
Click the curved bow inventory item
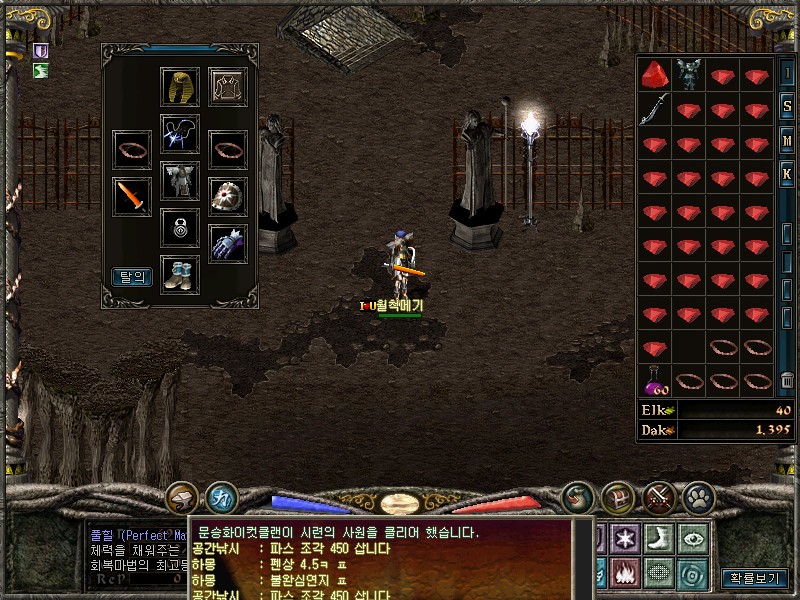tap(654, 108)
